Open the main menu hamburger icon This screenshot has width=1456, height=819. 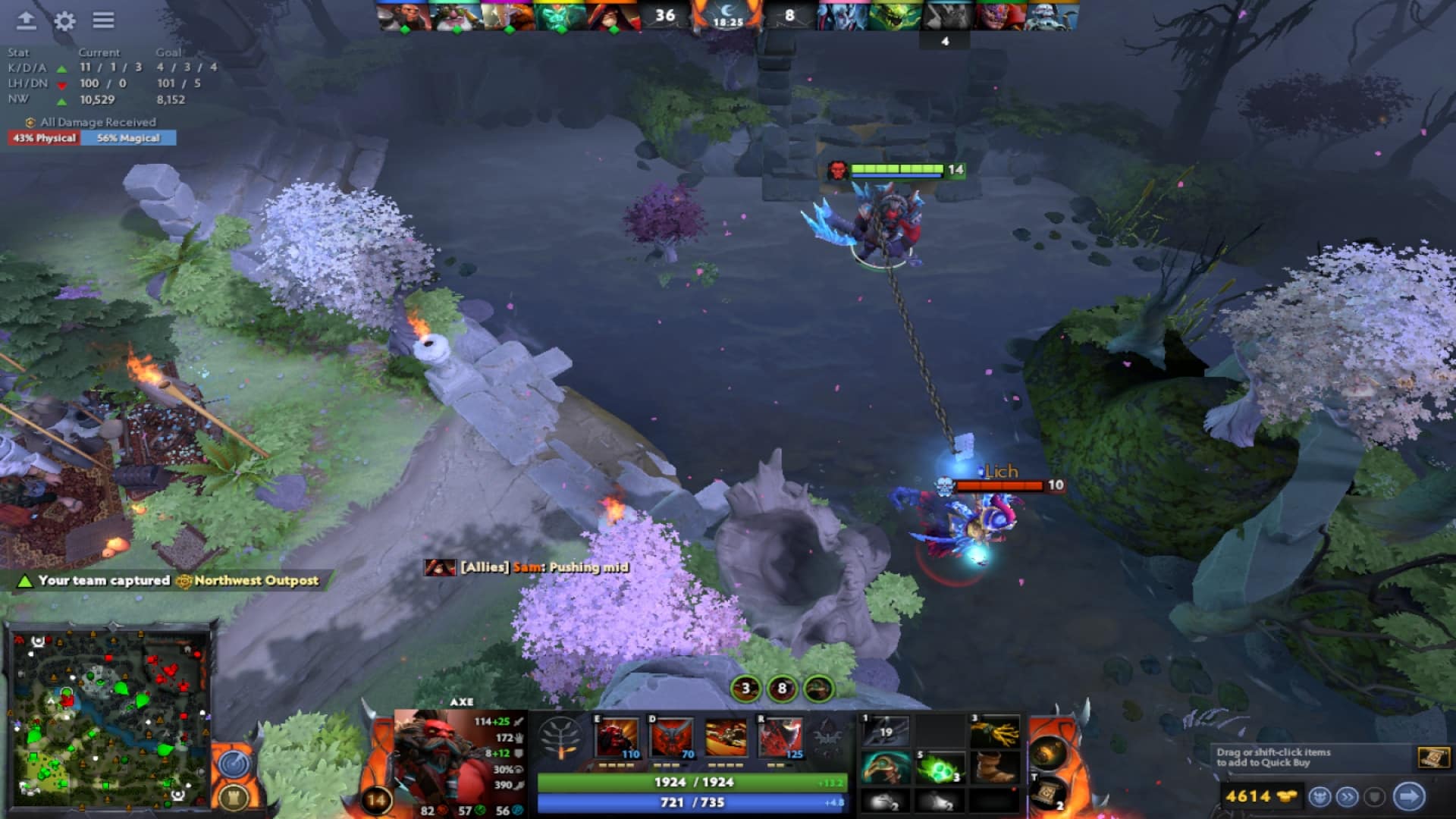(104, 20)
